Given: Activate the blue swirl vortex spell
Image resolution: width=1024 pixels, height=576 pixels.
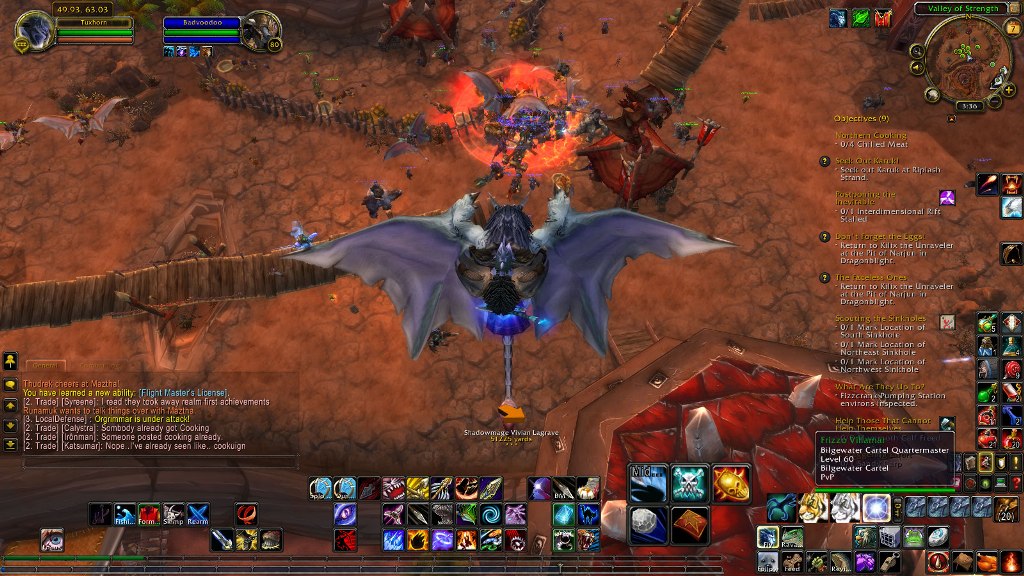Looking at the screenshot, I should (x=490, y=515).
